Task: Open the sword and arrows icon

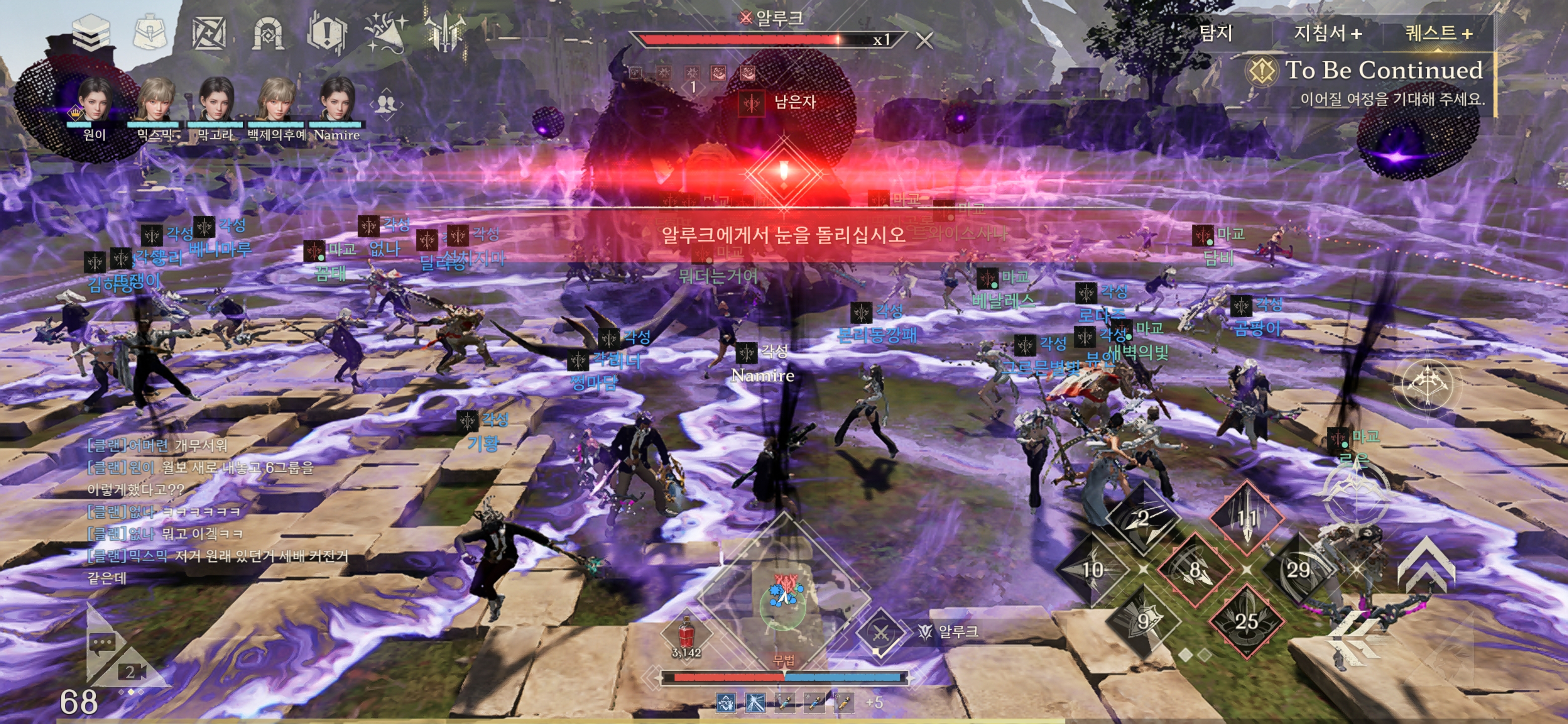Action: (x=445, y=32)
